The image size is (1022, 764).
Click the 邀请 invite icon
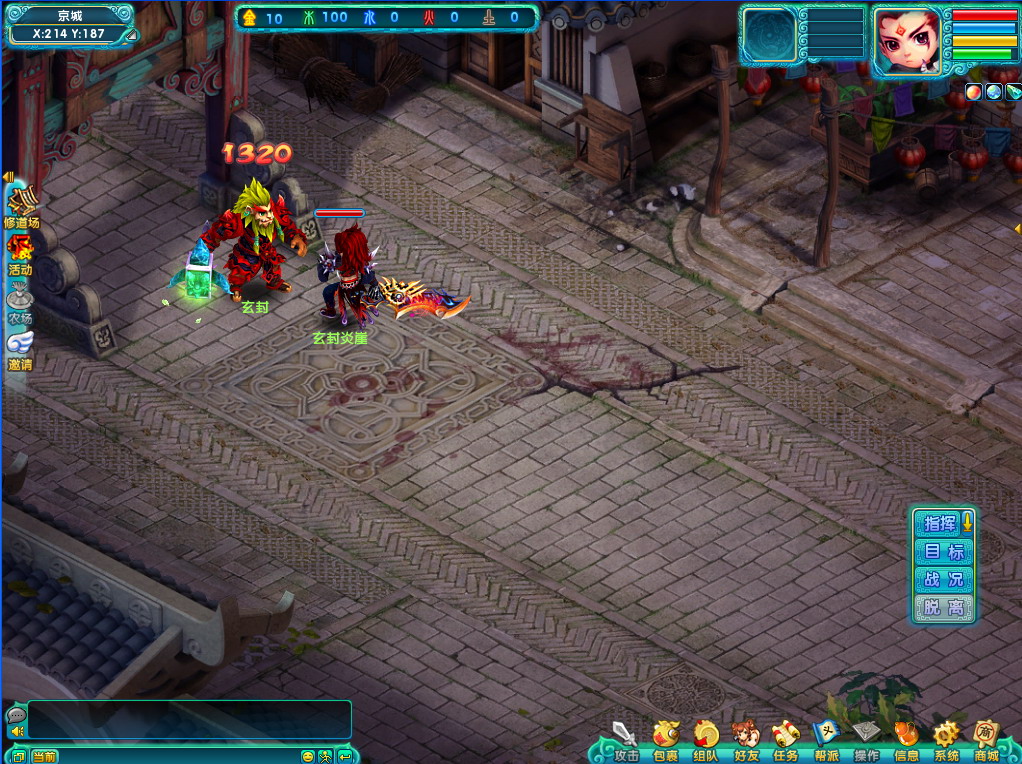point(20,349)
